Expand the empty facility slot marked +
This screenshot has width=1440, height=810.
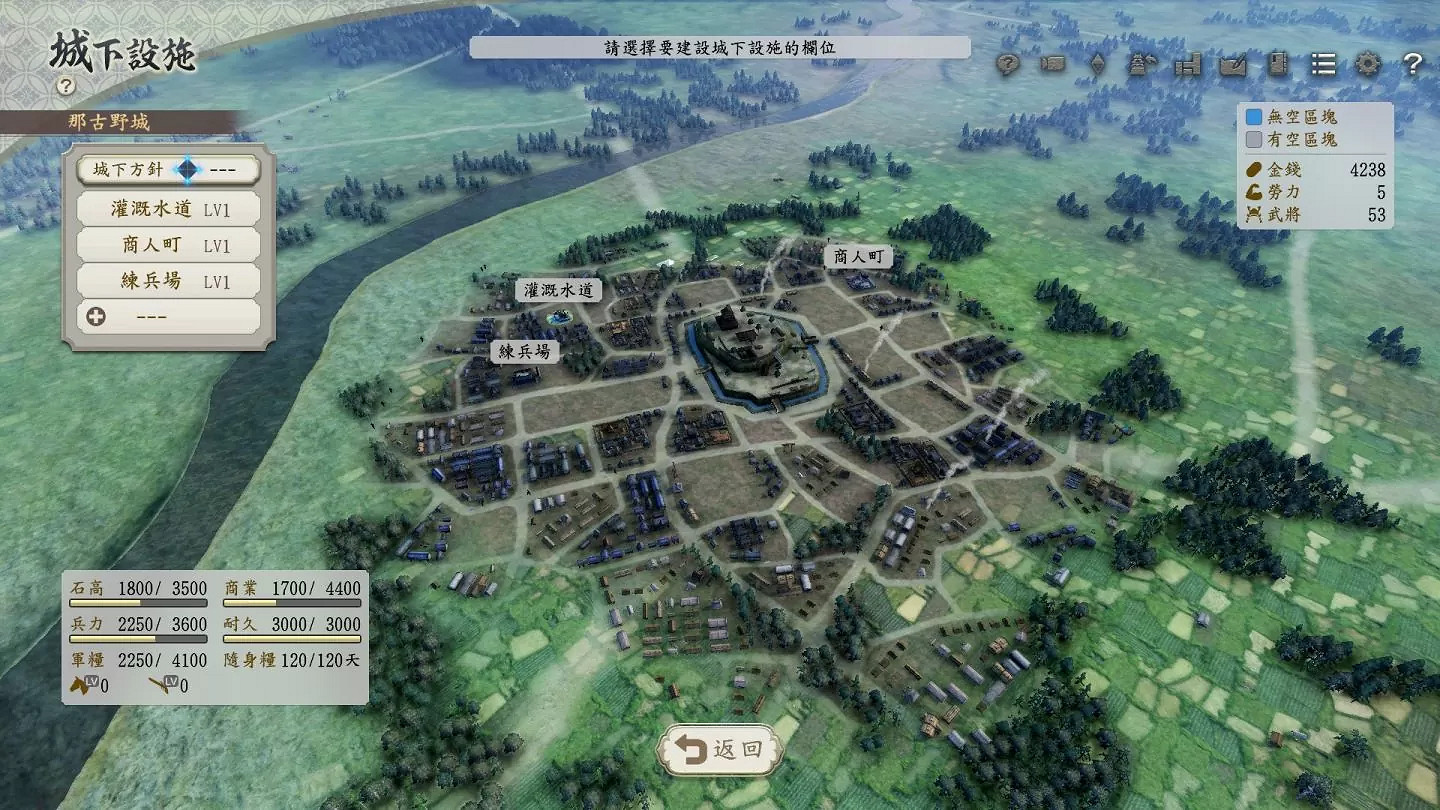pos(167,316)
